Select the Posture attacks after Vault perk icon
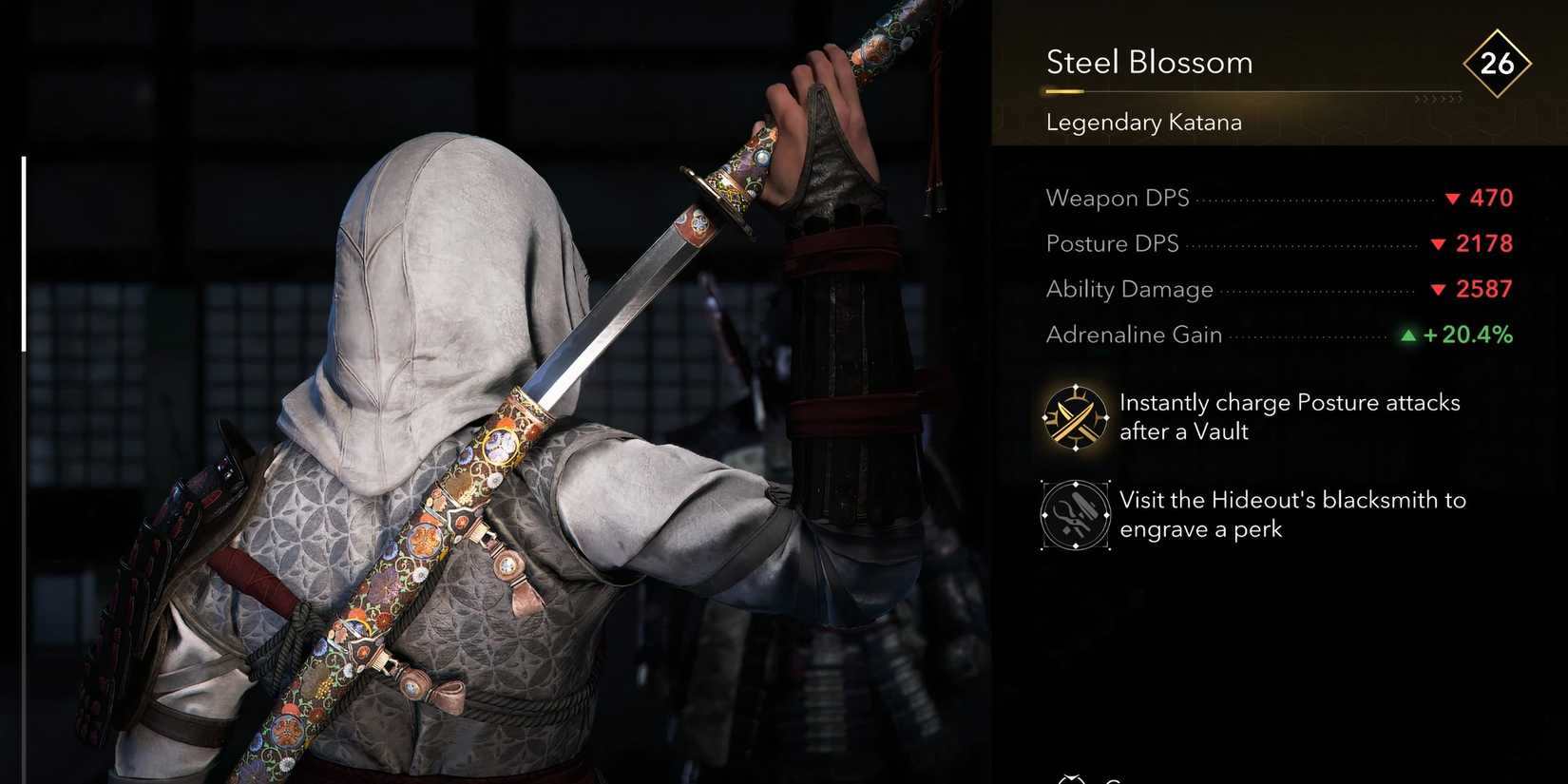Screen dimensions: 1568x784 pos(1075,417)
